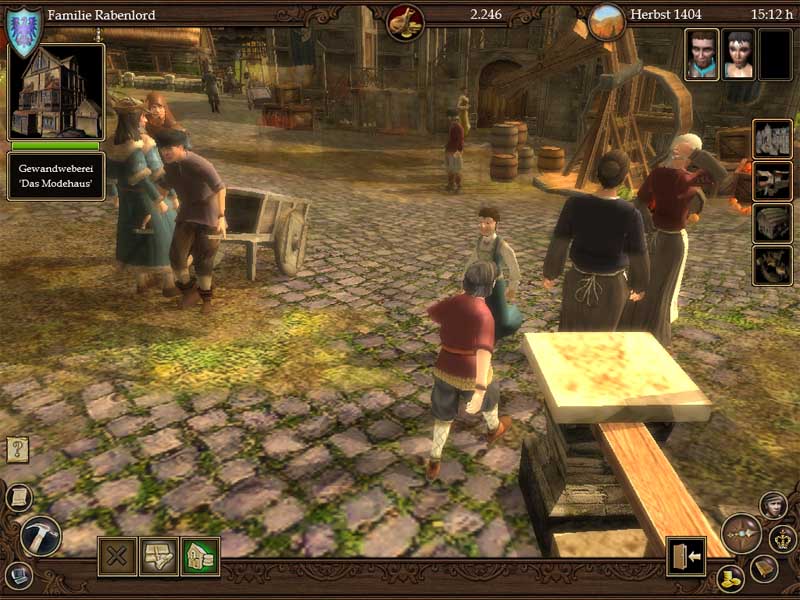Choose the wooden chest icon
This screenshot has width=800, height=600.
[x=772, y=224]
